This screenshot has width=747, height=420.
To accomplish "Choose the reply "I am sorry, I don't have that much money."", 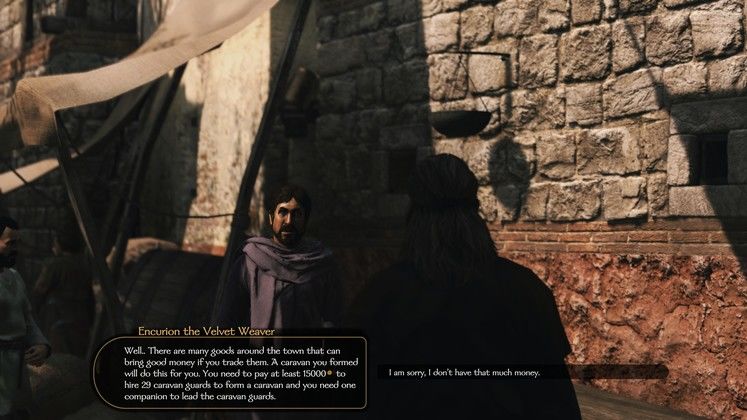I will 464,372.
